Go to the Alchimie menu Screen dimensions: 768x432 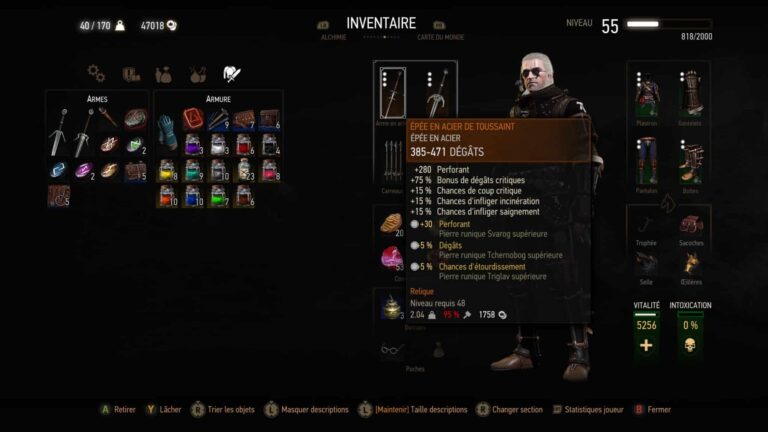(x=333, y=37)
